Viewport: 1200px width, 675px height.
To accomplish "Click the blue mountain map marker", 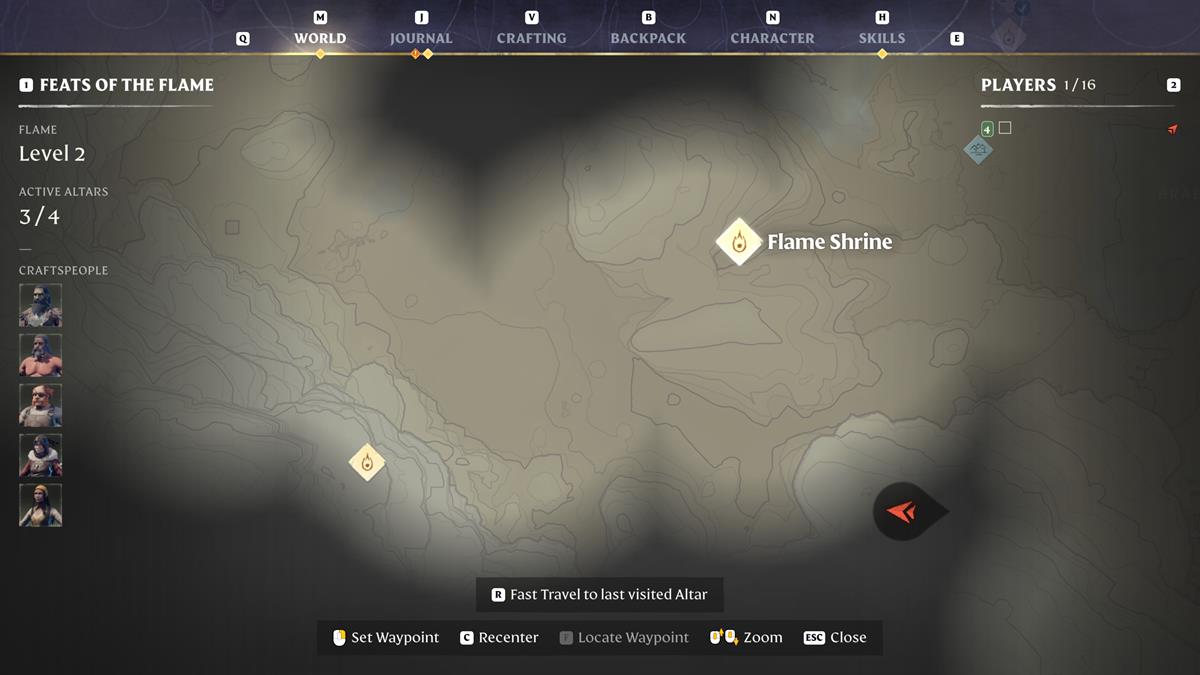I will point(977,150).
